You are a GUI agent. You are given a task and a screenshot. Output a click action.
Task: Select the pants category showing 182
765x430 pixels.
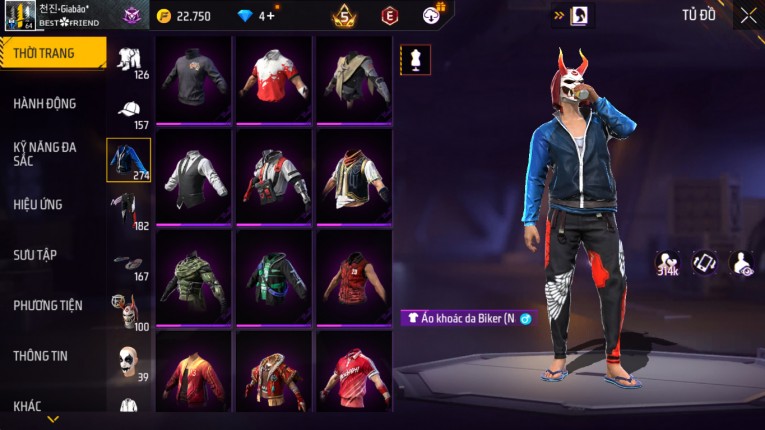point(129,210)
